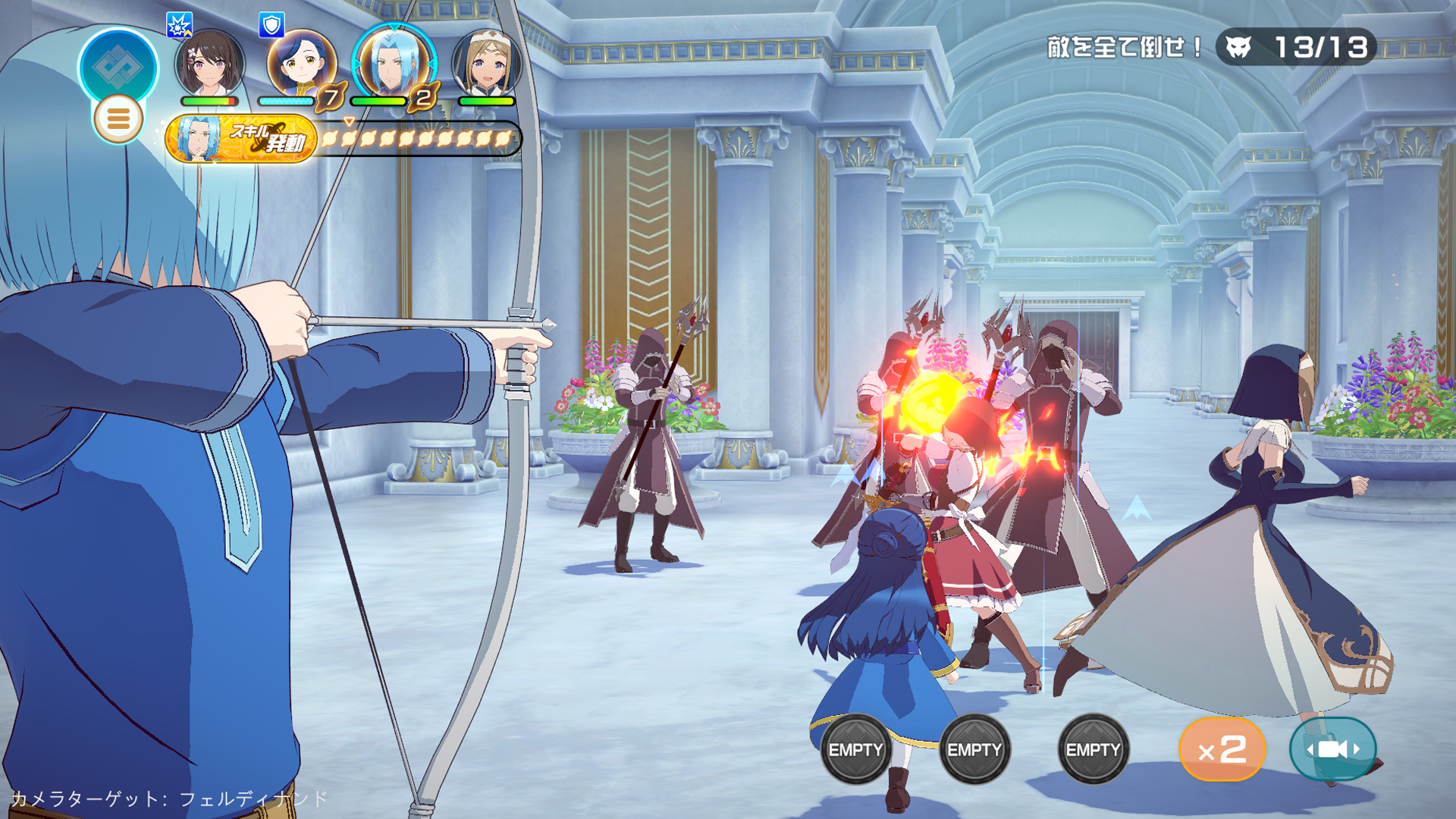Activate the スキル発動 skill button
Image resolution: width=1456 pixels, height=819 pixels.
click(x=241, y=139)
